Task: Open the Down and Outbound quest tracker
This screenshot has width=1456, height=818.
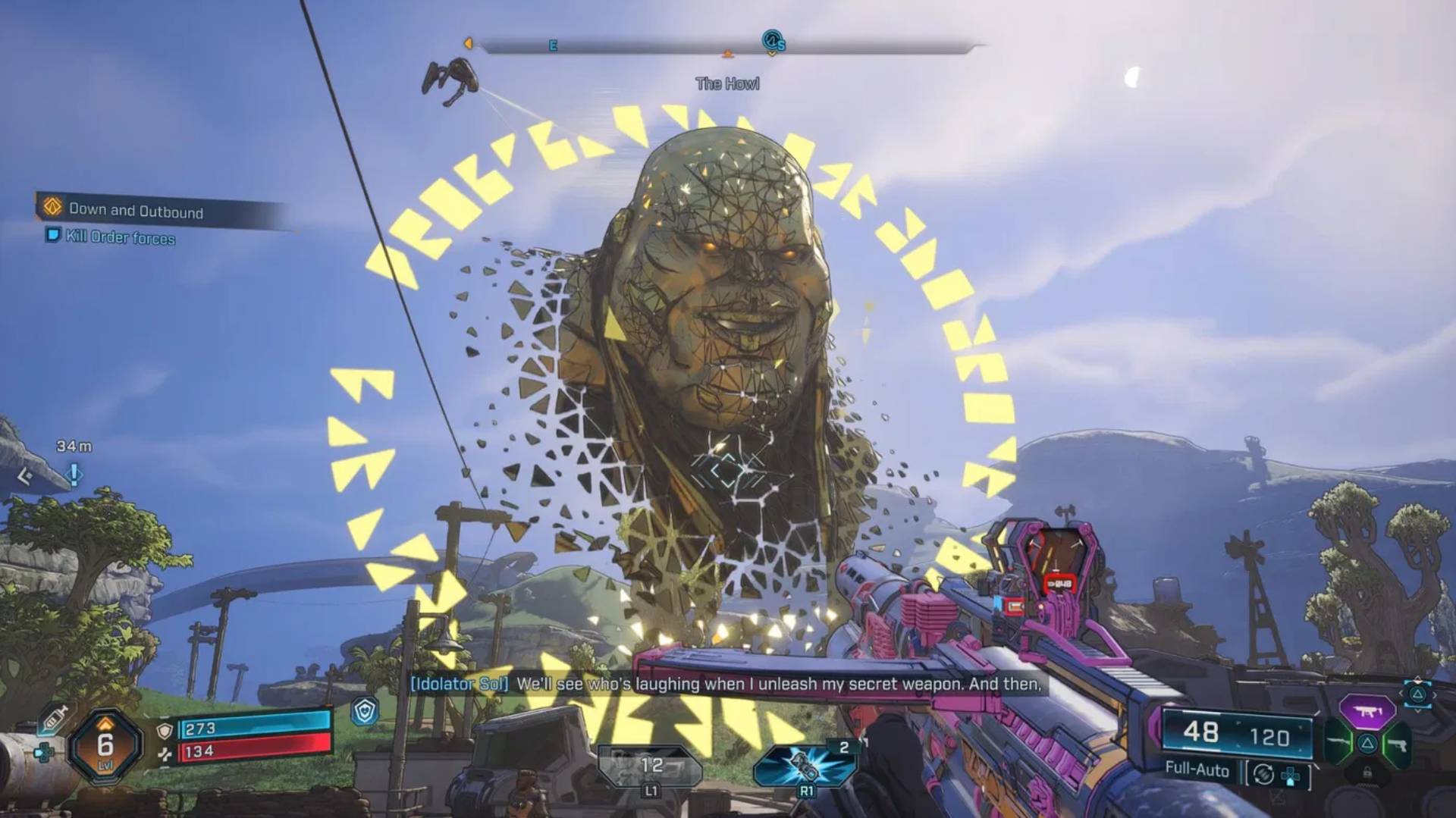Action: pyautogui.click(x=136, y=210)
